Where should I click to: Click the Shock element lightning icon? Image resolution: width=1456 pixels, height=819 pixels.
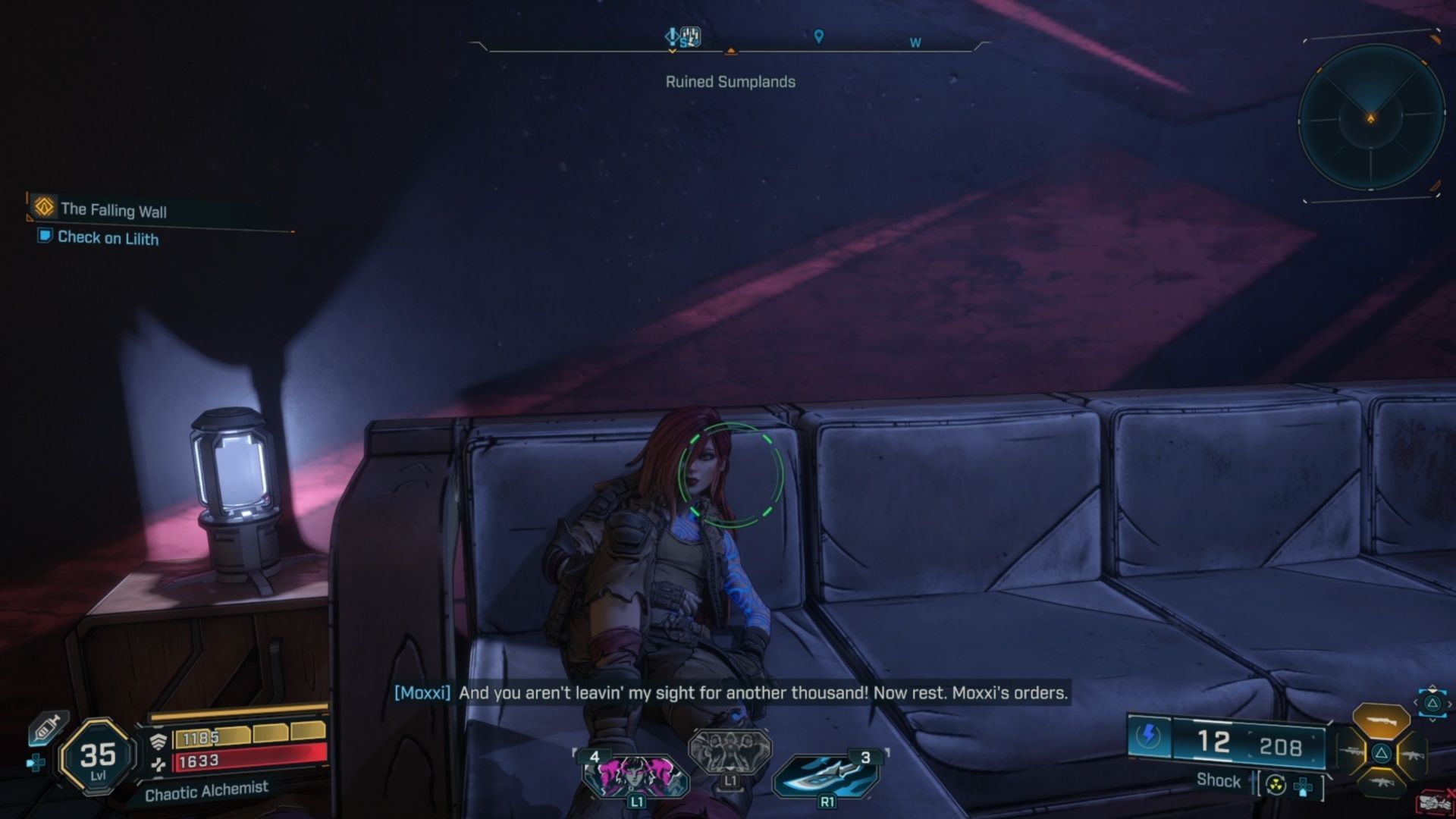1149,736
